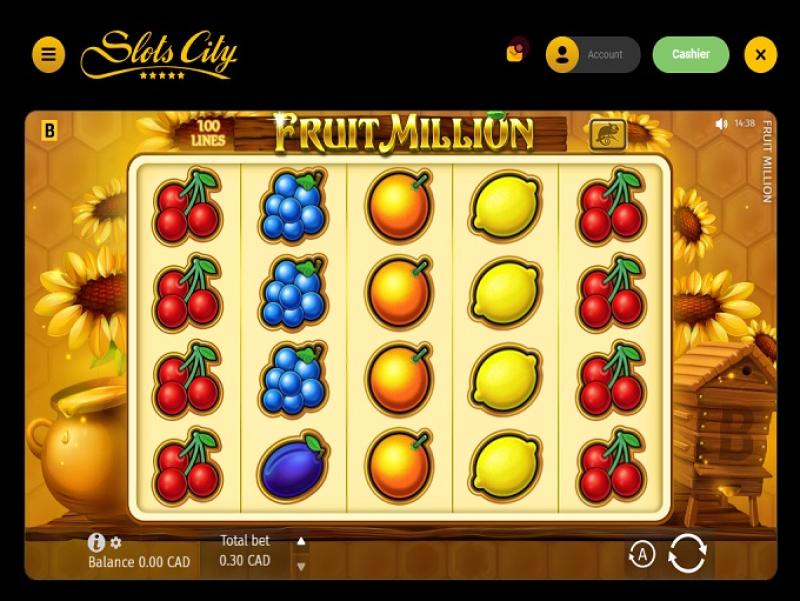Decrease total bet with the down arrow
This screenshot has height=601, width=800.
tap(301, 566)
